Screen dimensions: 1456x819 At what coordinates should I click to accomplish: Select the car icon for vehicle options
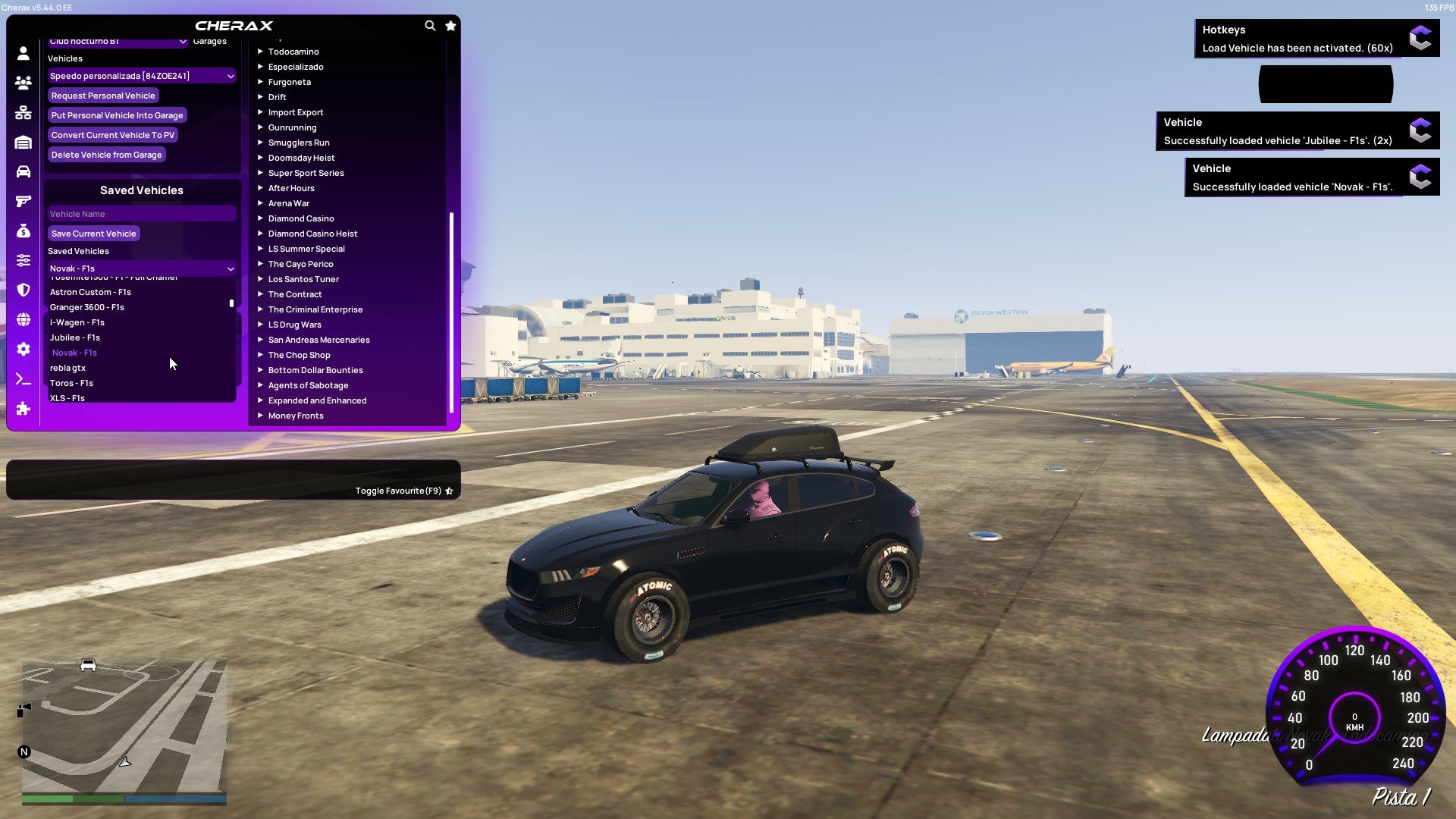[x=23, y=171]
